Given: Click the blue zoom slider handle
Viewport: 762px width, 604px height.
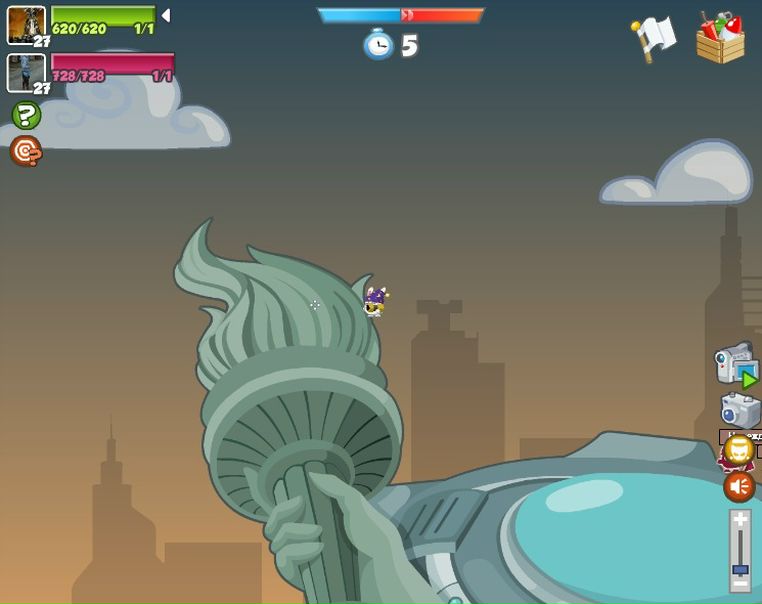Looking at the screenshot, I should tap(740, 570).
